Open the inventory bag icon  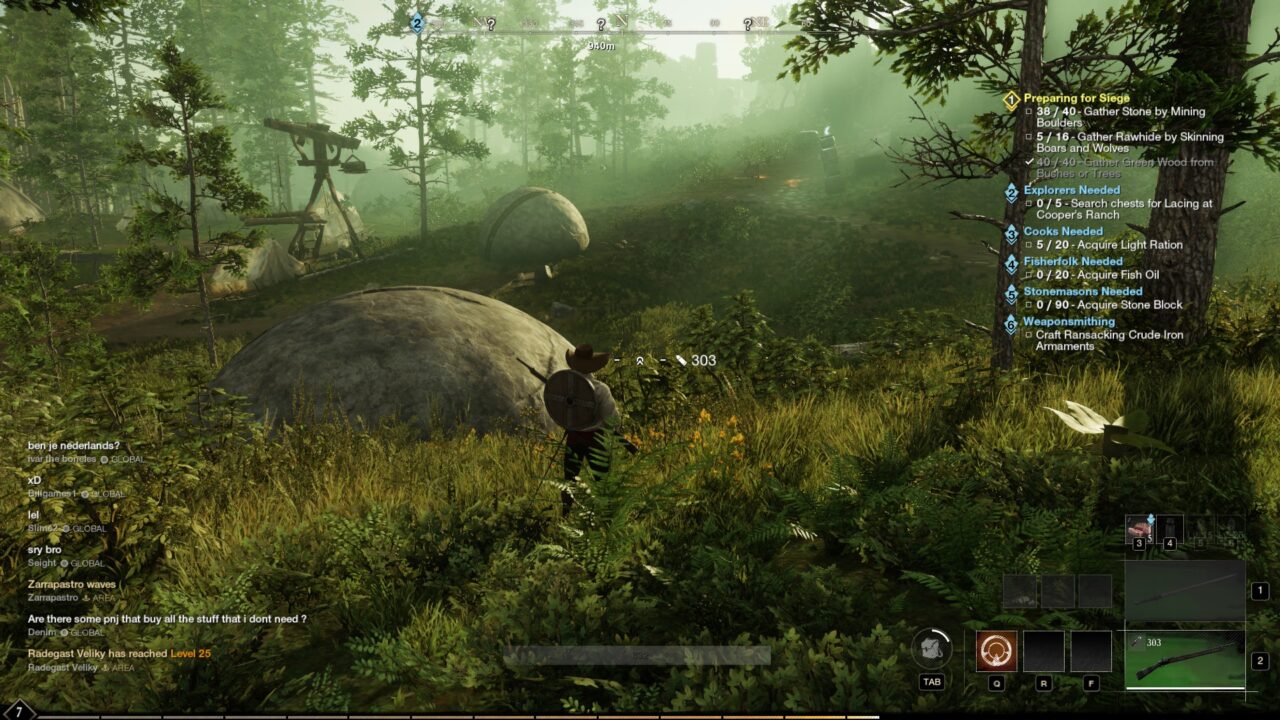(x=931, y=649)
